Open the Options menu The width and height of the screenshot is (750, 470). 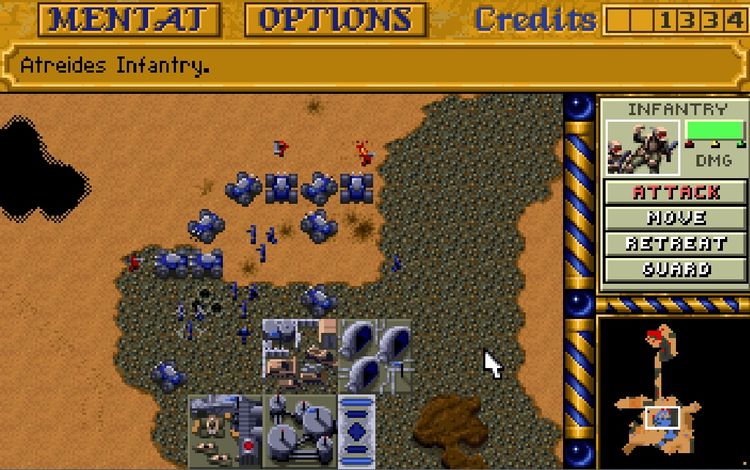pos(335,19)
